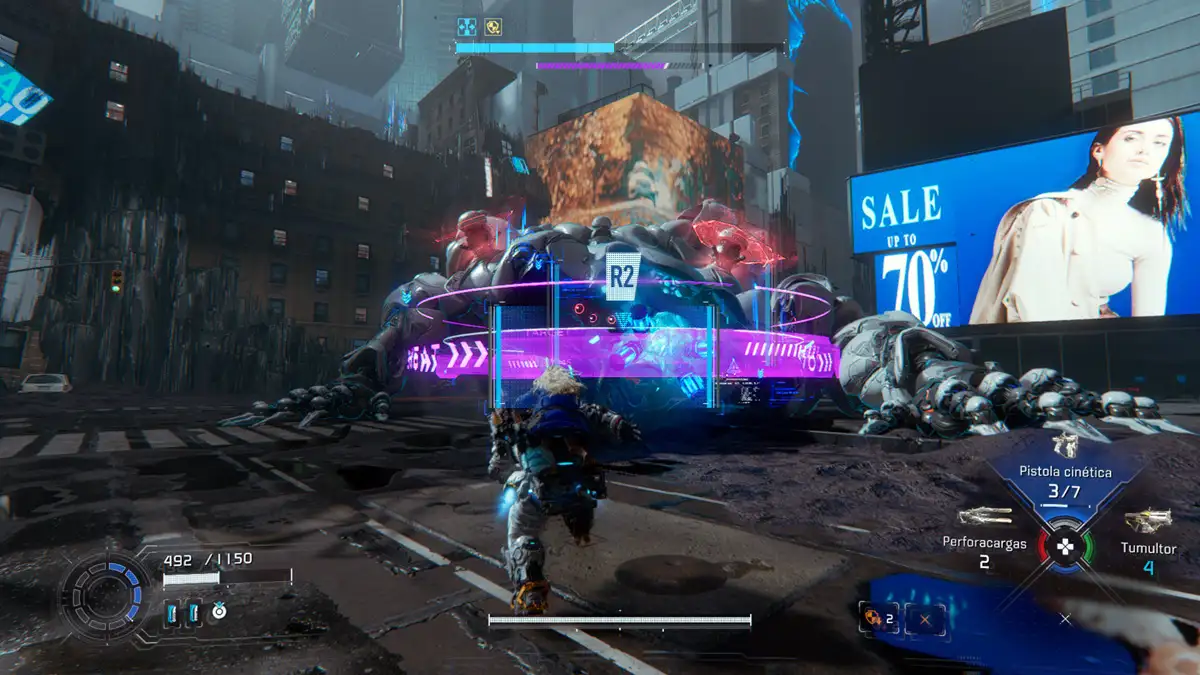Viewport: 1200px width, 675px height.
Task: Inspect the yellow shield boss status icon
Action: tap(493, 27)
